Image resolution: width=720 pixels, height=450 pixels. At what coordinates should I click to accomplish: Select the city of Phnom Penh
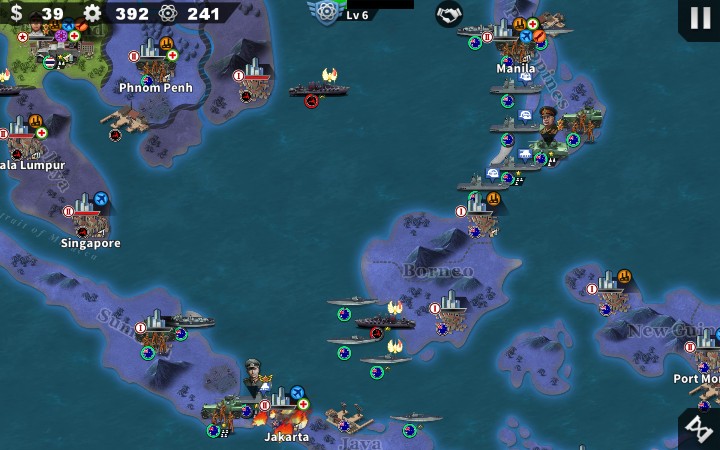(x=155, y=62)
